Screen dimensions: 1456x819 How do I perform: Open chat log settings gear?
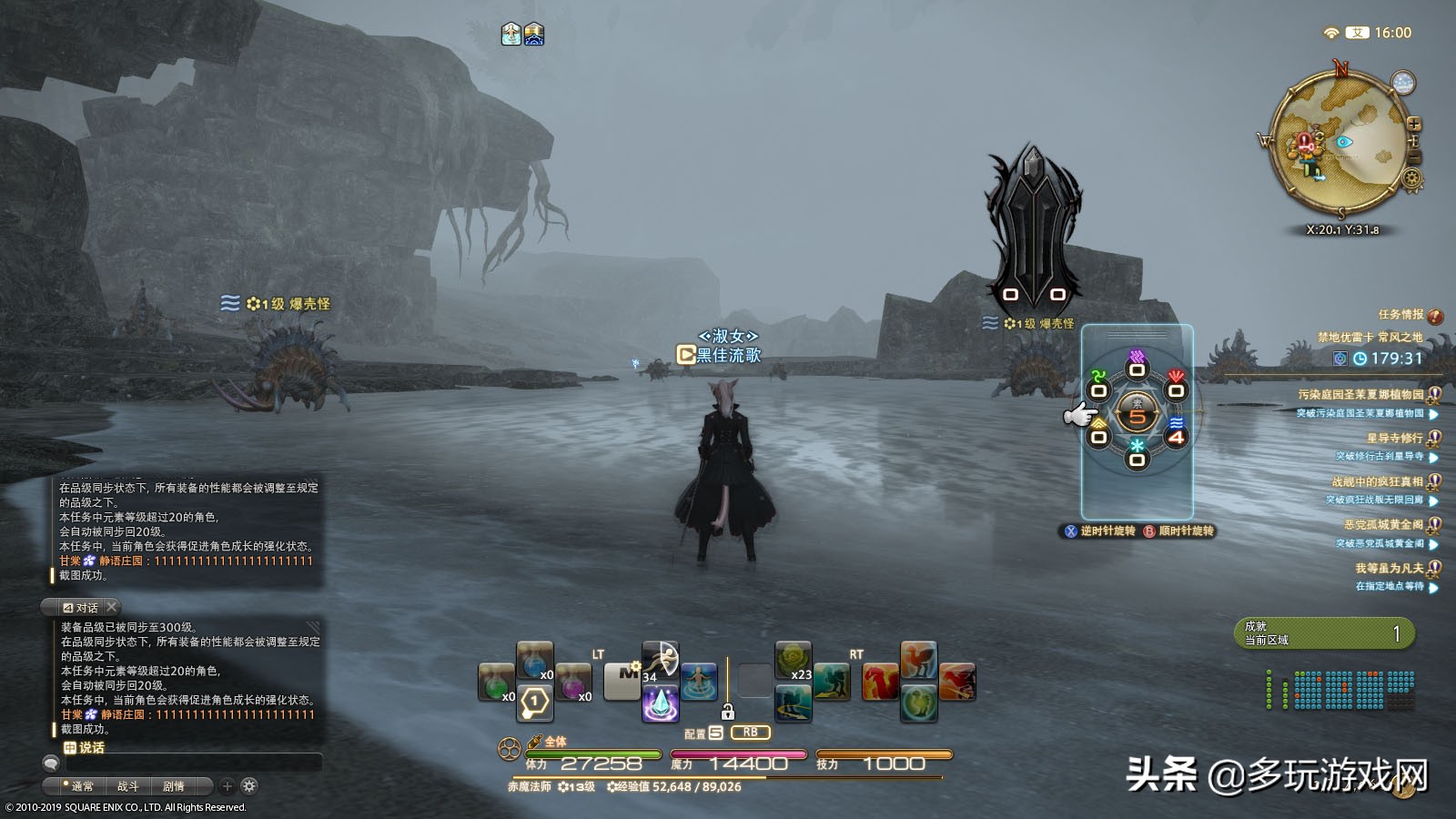click(249, 786)
